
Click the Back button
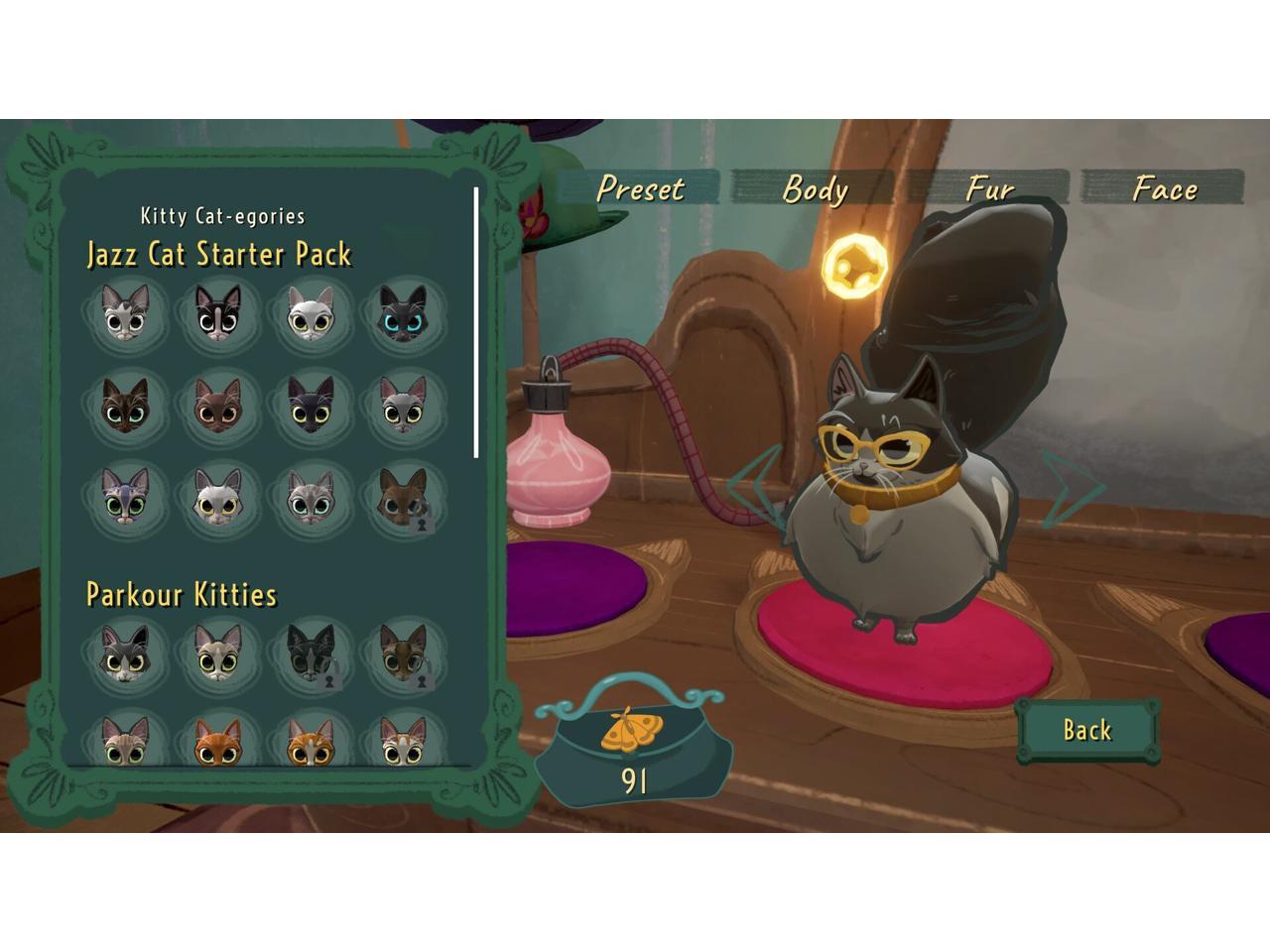click(1087, 731)
